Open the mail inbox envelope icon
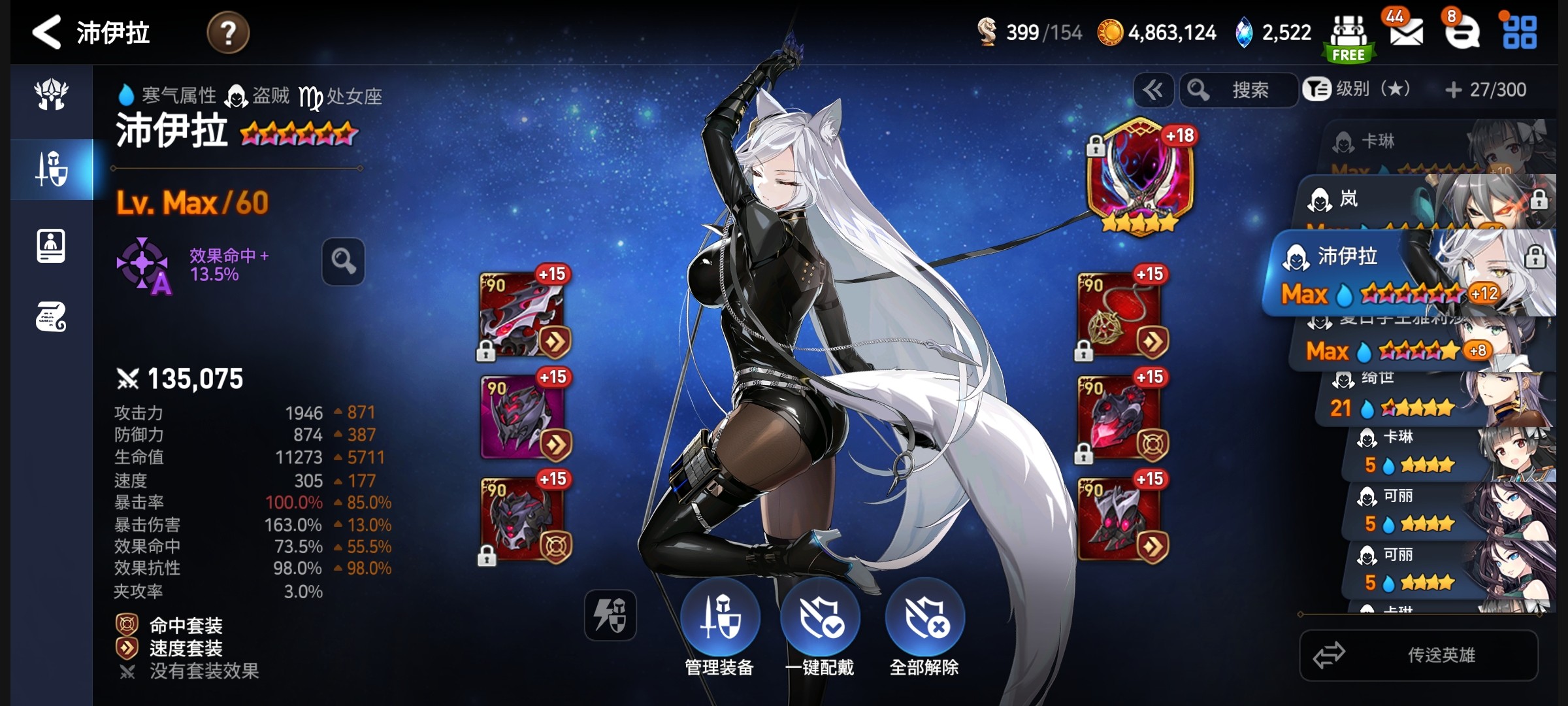 pyautogui.click(x=1406, y=32)
